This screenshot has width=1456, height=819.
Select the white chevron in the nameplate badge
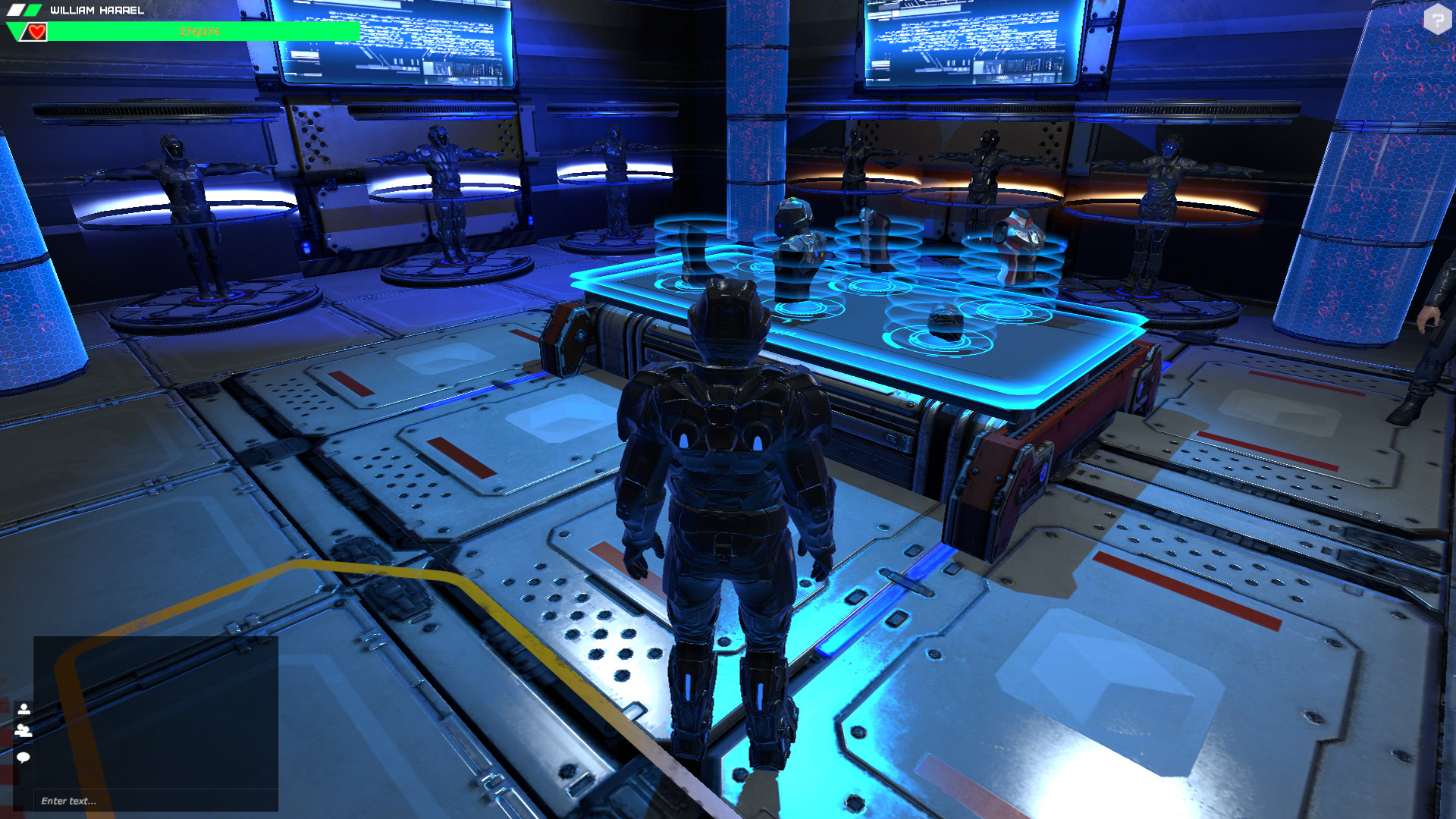[x=14, y=10]
